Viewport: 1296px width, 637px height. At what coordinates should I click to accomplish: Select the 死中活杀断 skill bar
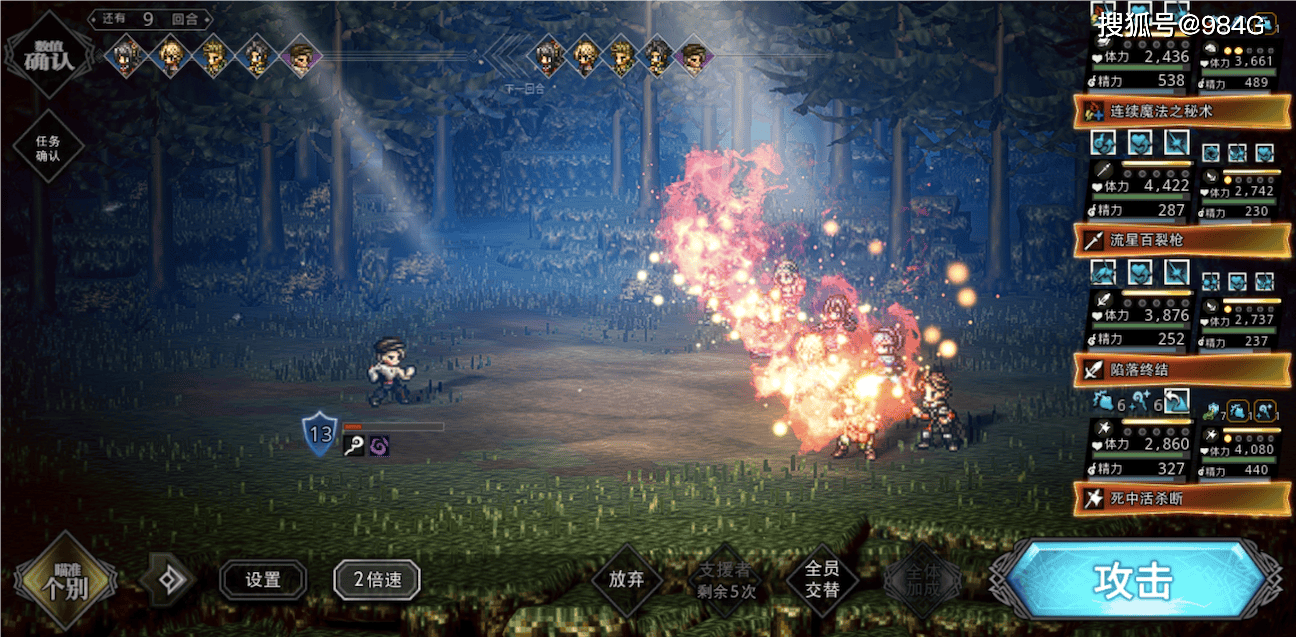[1181, 498]
